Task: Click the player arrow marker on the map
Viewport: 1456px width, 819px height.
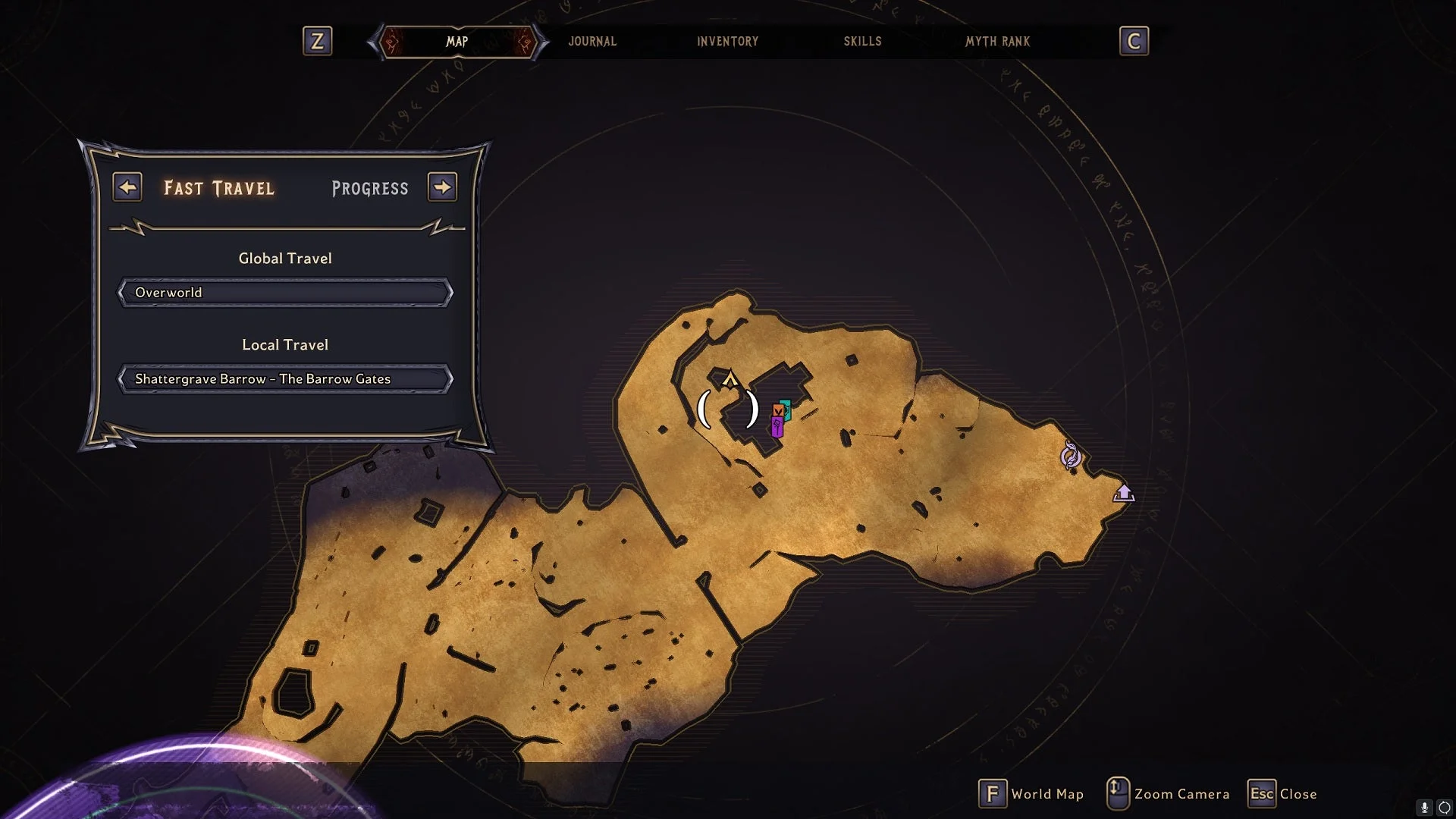Action: point(730,378)
